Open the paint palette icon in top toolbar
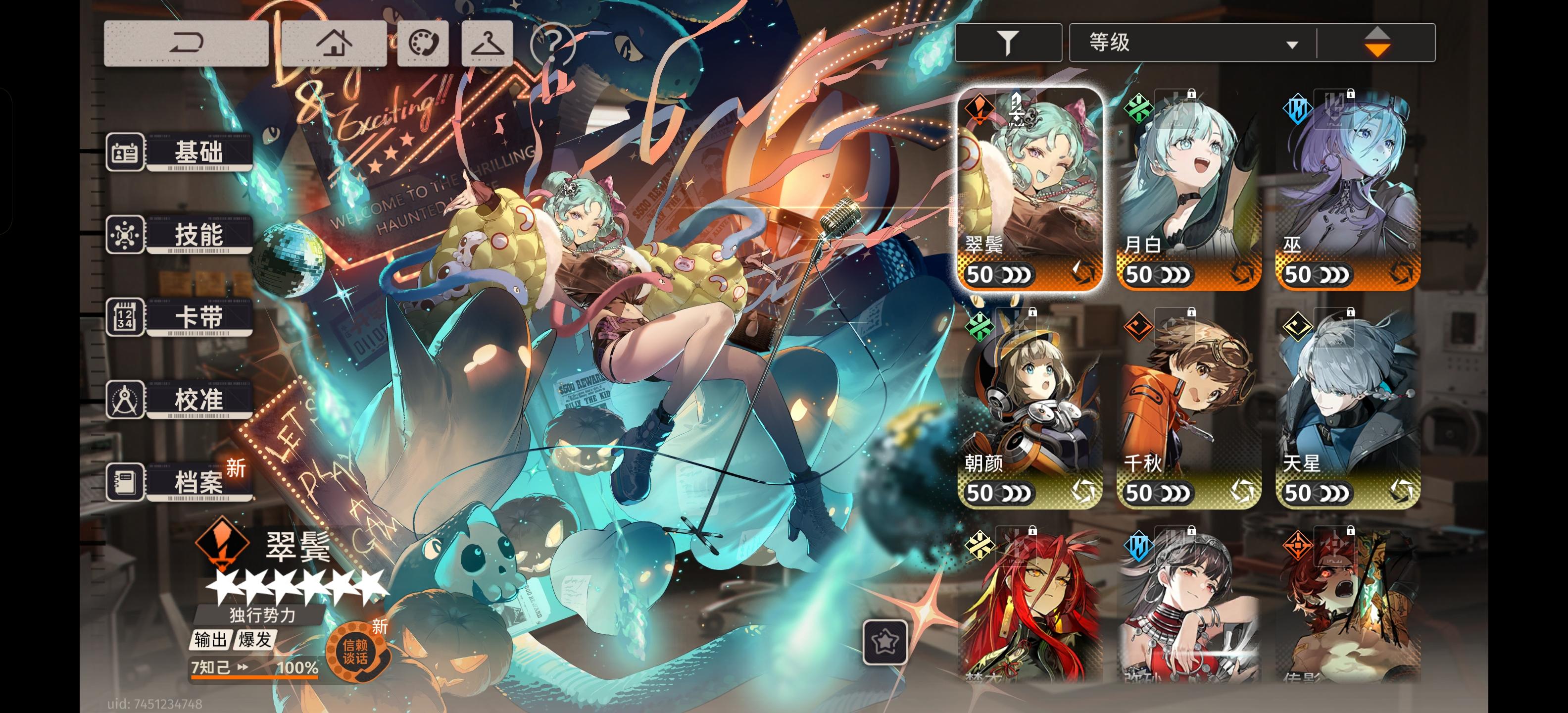Screen dimensions: 1568x713 [x=422, y=43]
